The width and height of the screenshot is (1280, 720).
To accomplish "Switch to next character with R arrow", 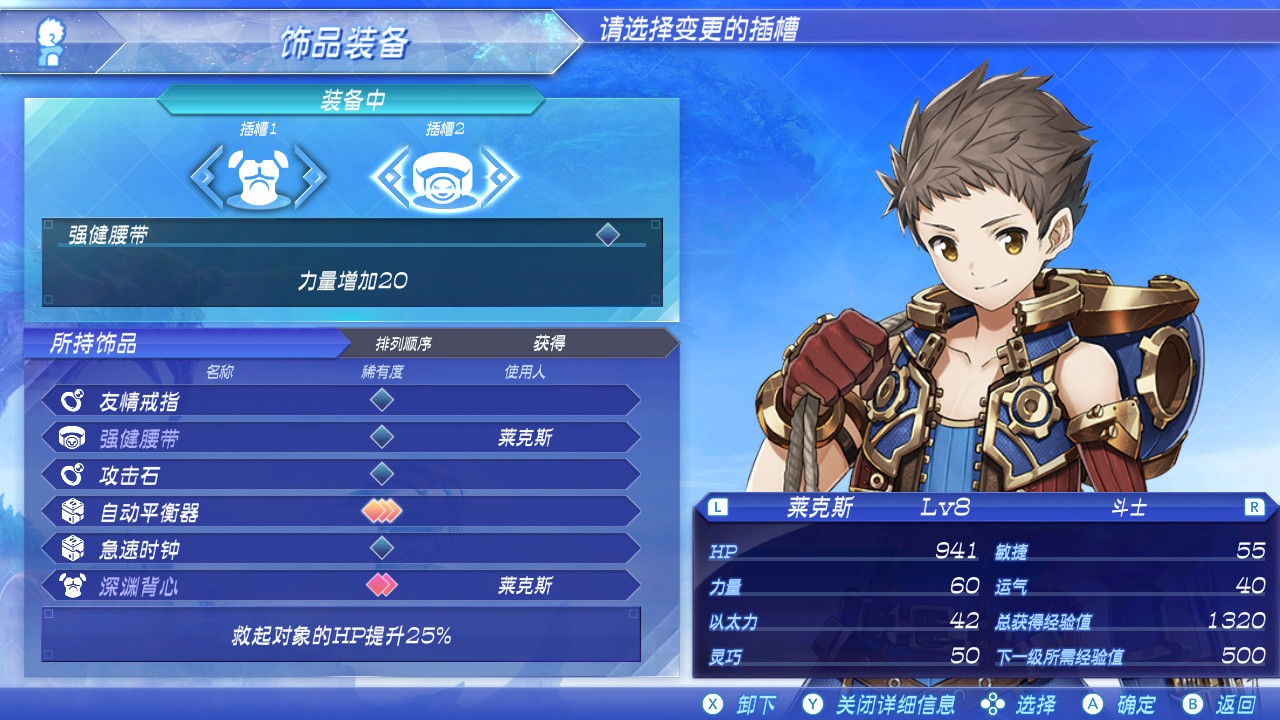I will pyautogui.click(x=1254, y=507).
